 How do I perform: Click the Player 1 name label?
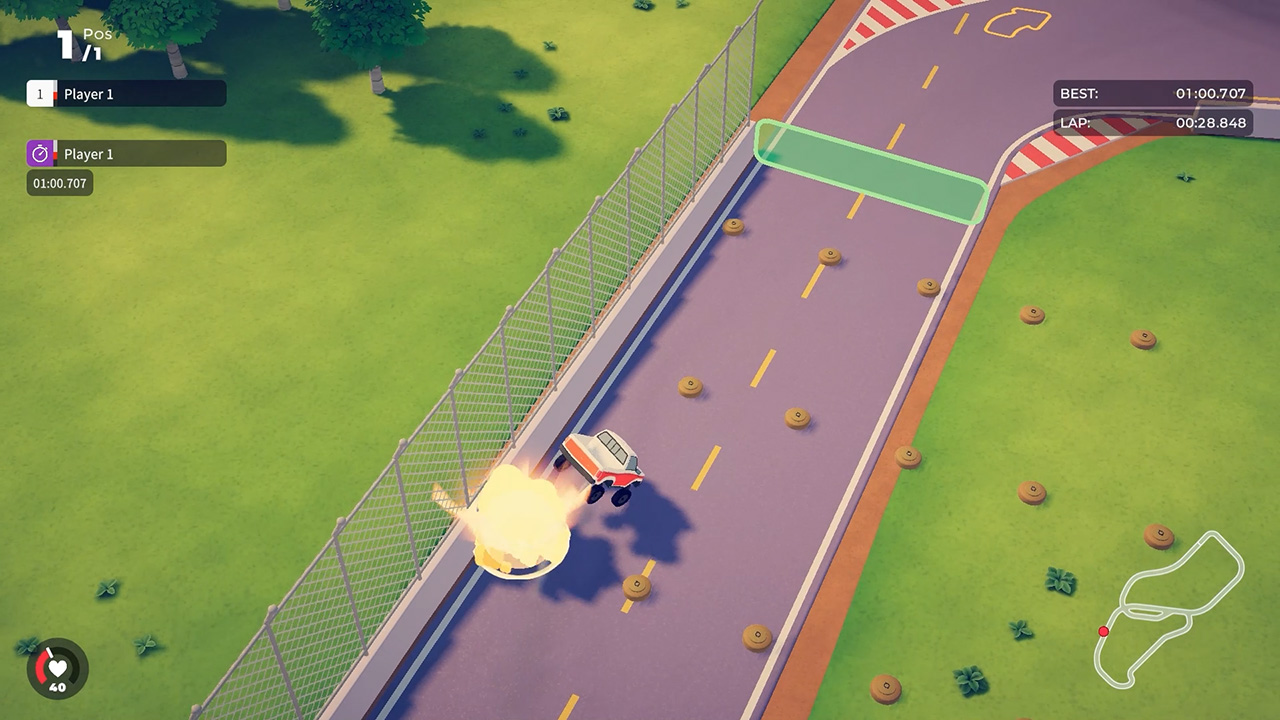(x=90, y=93)
